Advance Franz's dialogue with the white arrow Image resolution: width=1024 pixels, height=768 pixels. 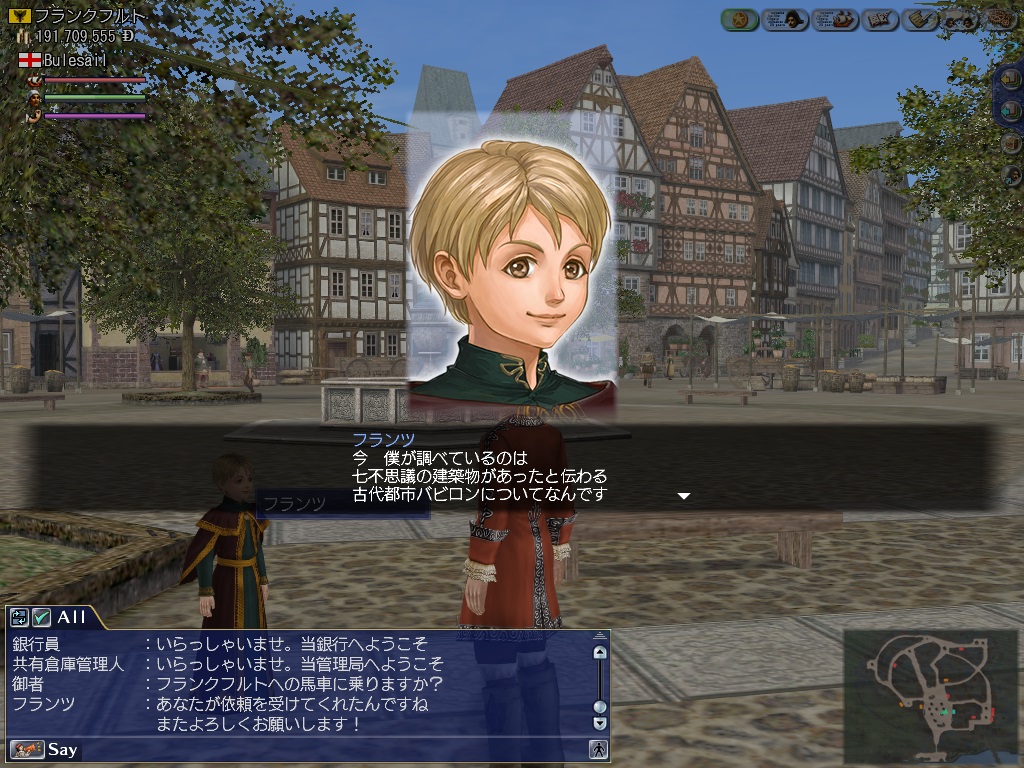tap(684, 496)
